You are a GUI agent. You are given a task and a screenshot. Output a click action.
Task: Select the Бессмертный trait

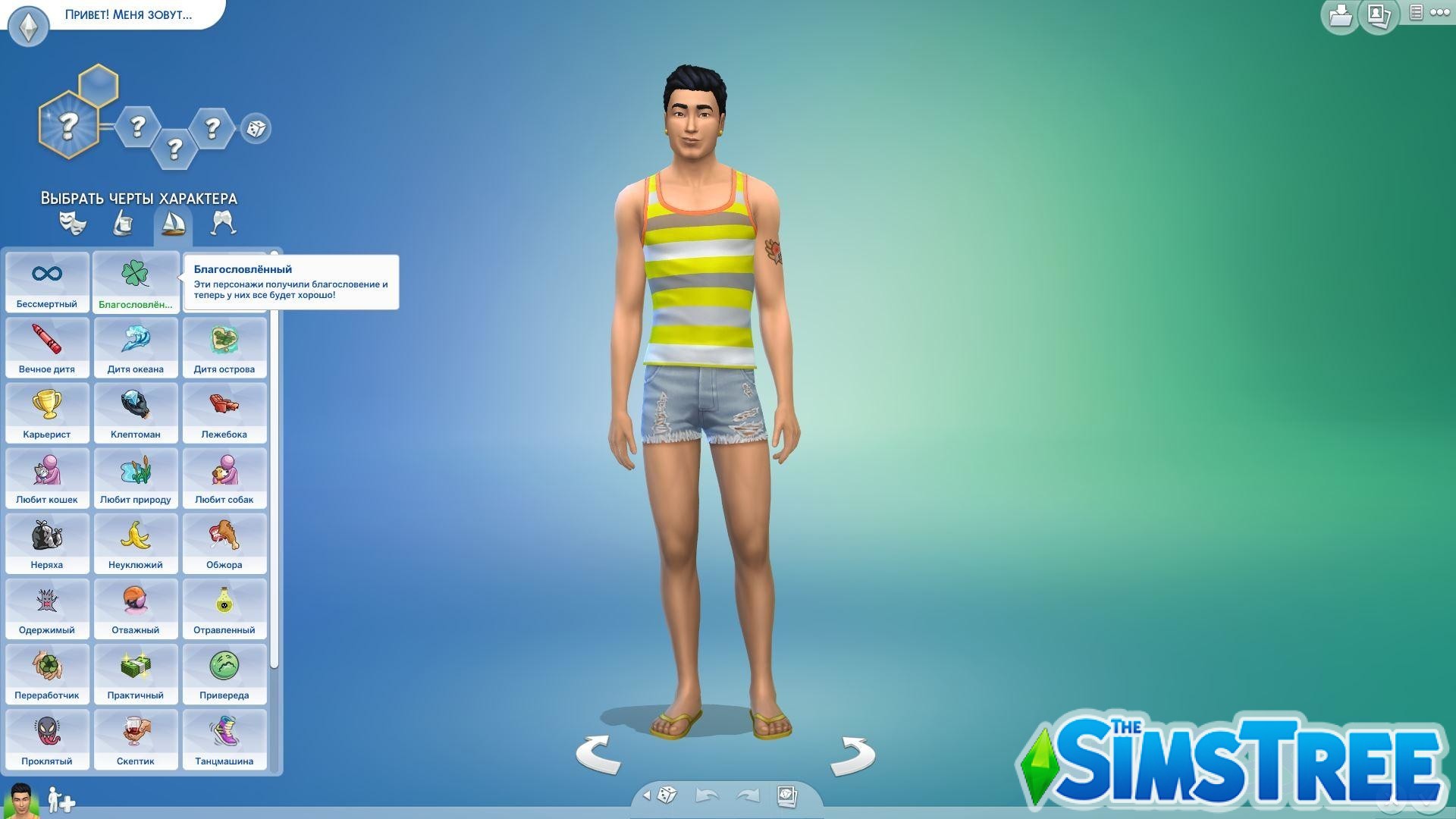47,282
